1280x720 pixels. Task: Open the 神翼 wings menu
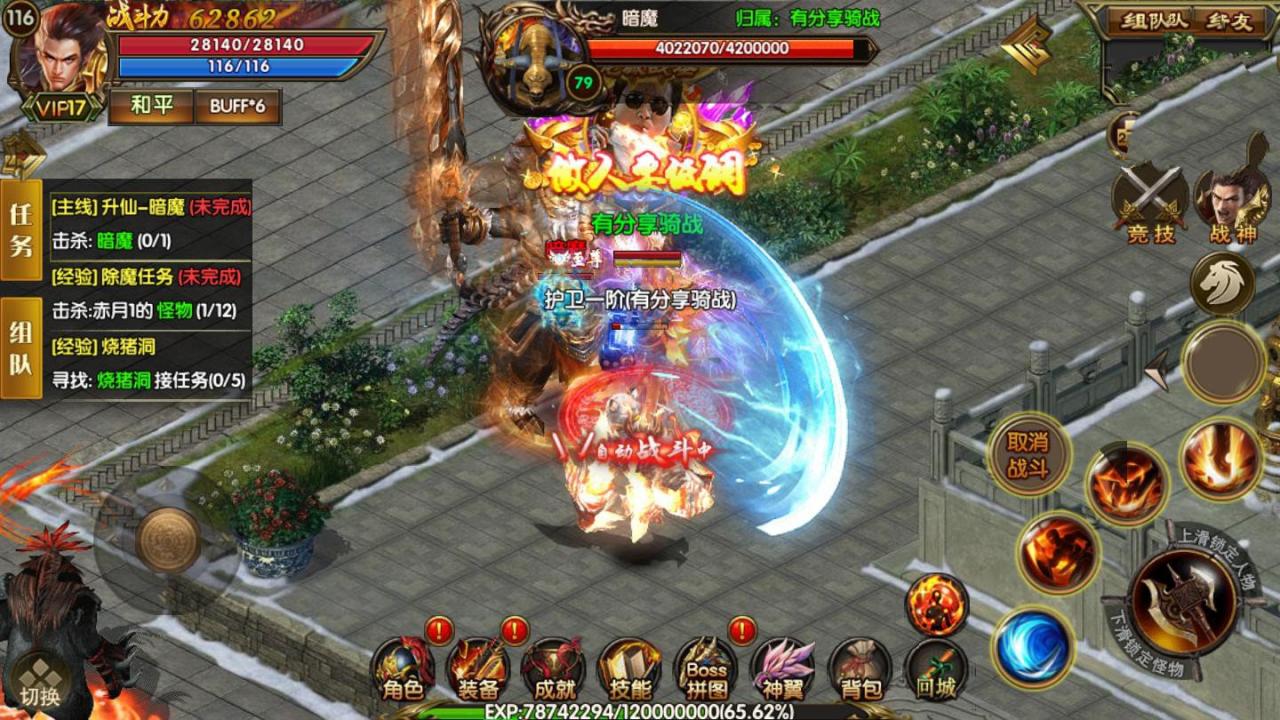click(x=783, y=668)
